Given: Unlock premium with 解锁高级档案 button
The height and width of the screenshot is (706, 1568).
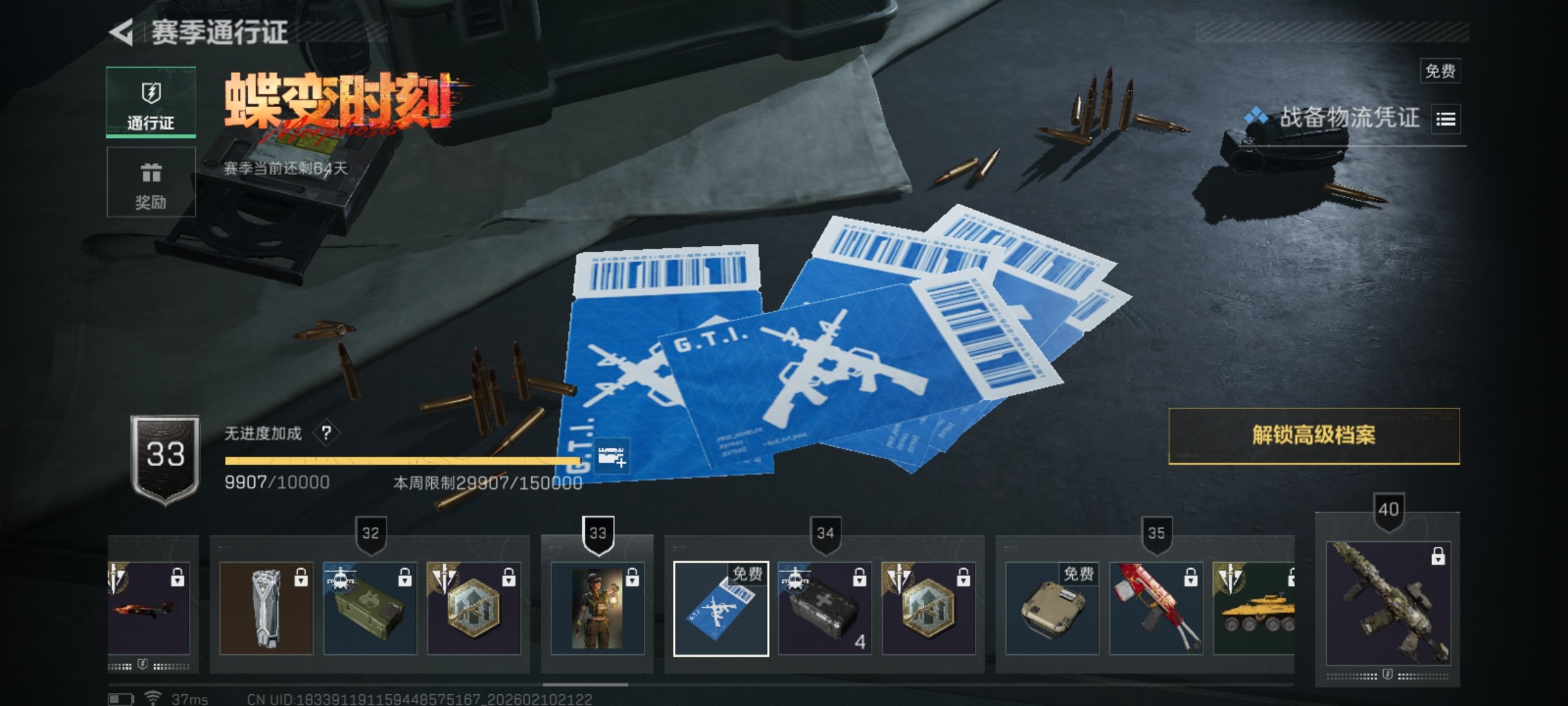Looking at the screenshot, I should 1313,436.
